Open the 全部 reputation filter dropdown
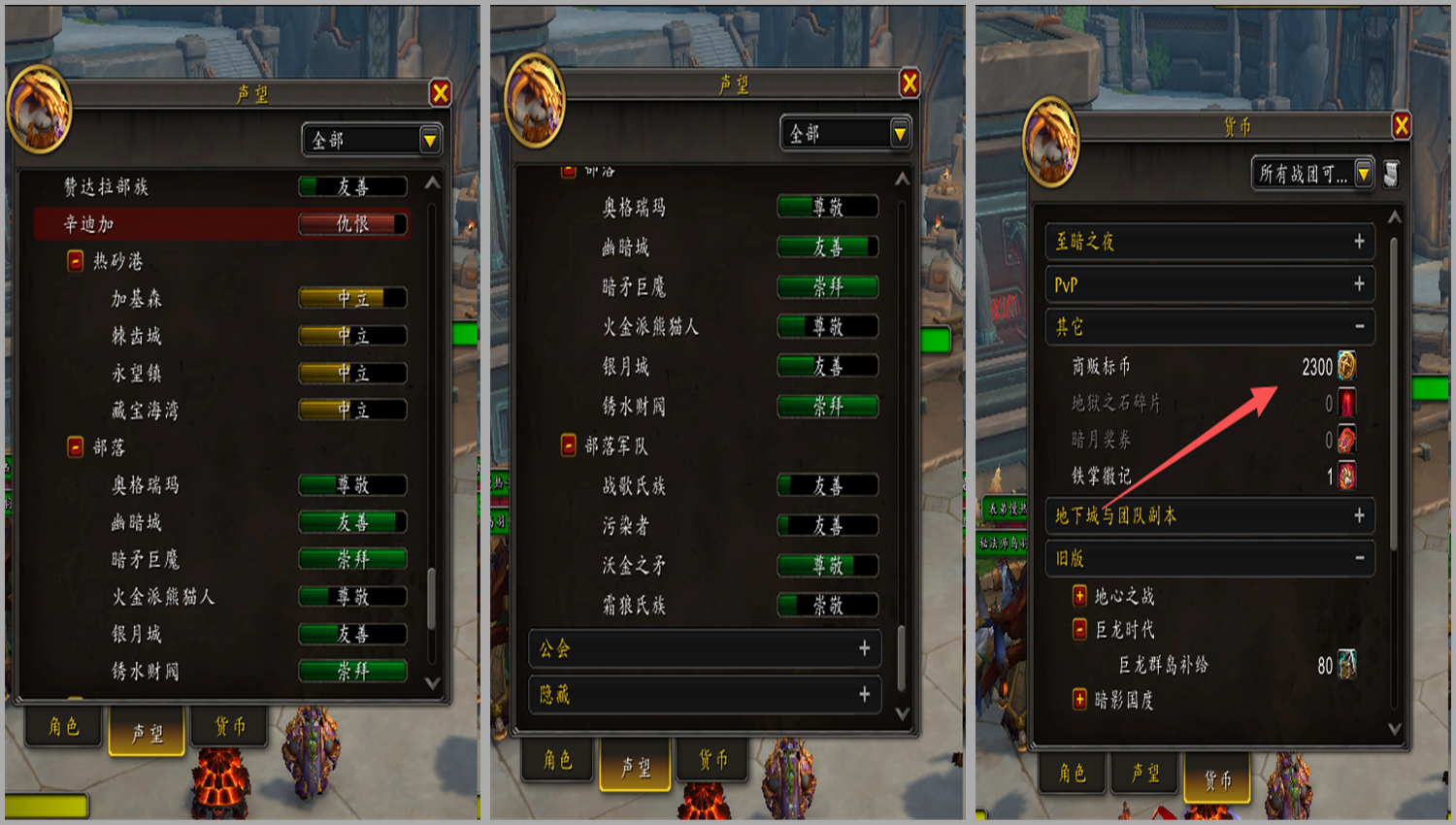This screenshot has height=825, width=1456. pyautogui.click(x=372, y=139)
